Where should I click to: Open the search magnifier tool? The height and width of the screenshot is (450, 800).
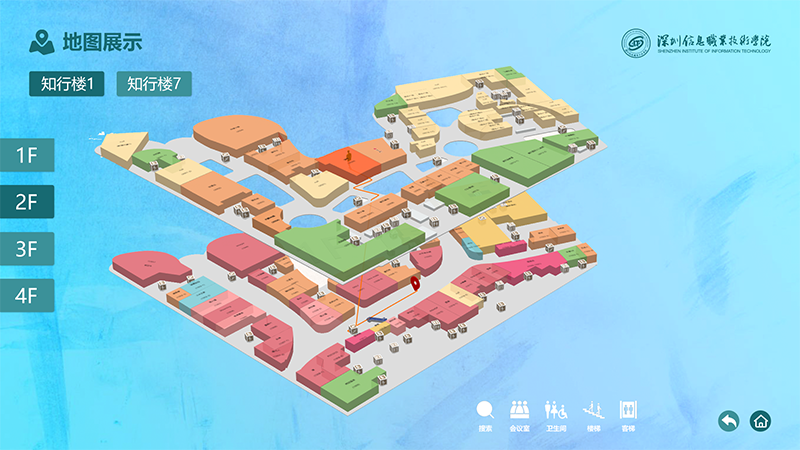pos(486,413)
